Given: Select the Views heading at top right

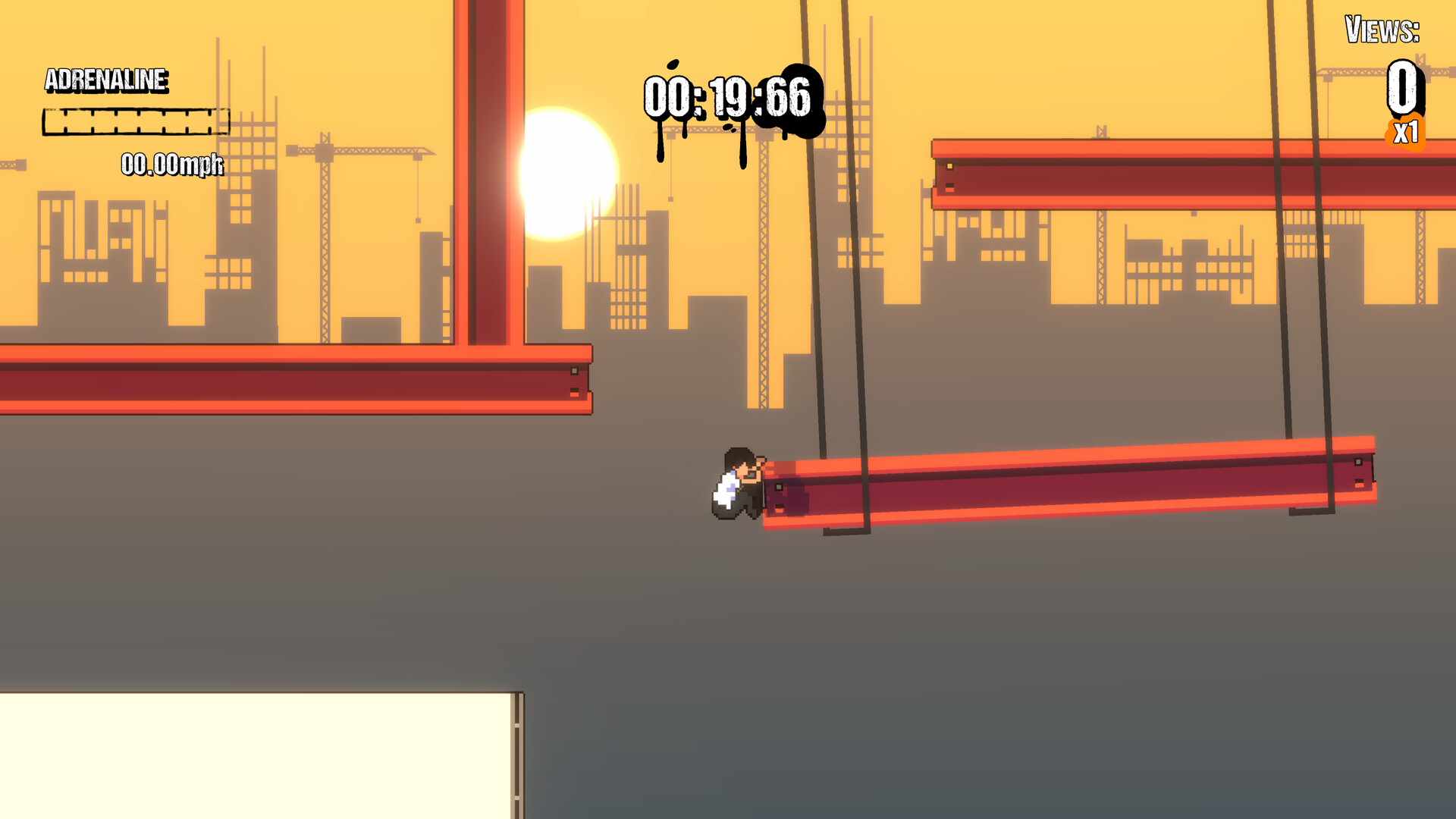Looking at the screenshot, I should tap(1382, 32).
